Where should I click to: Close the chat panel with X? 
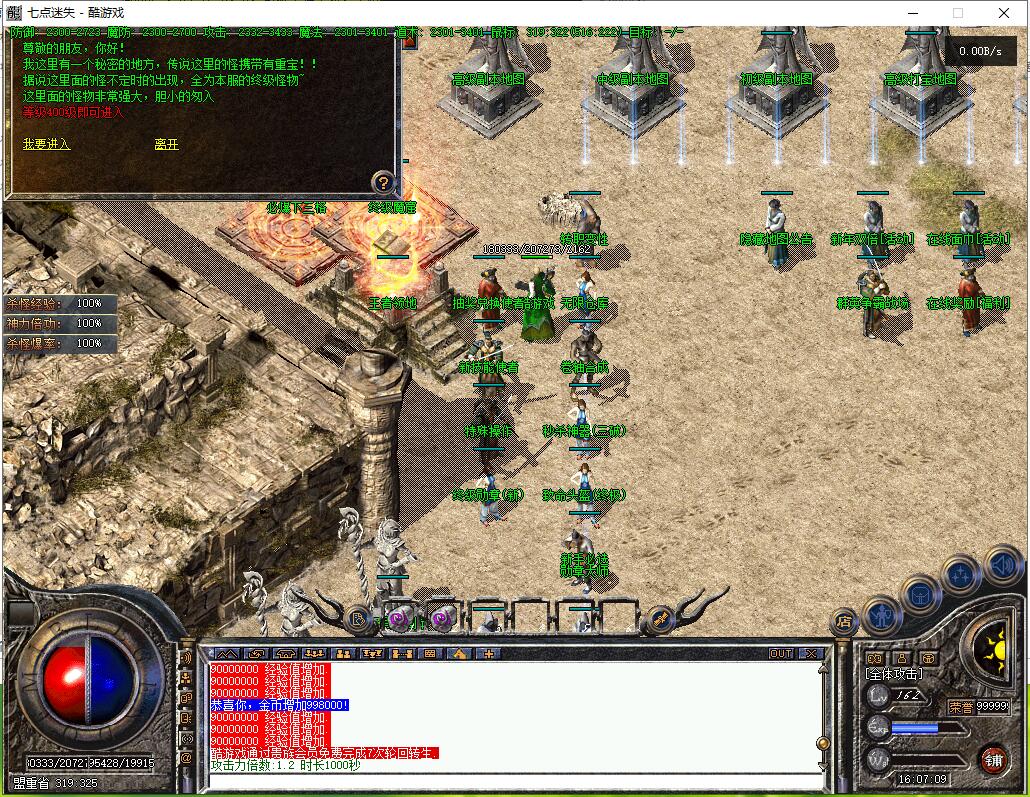click(x=811, y=654)
